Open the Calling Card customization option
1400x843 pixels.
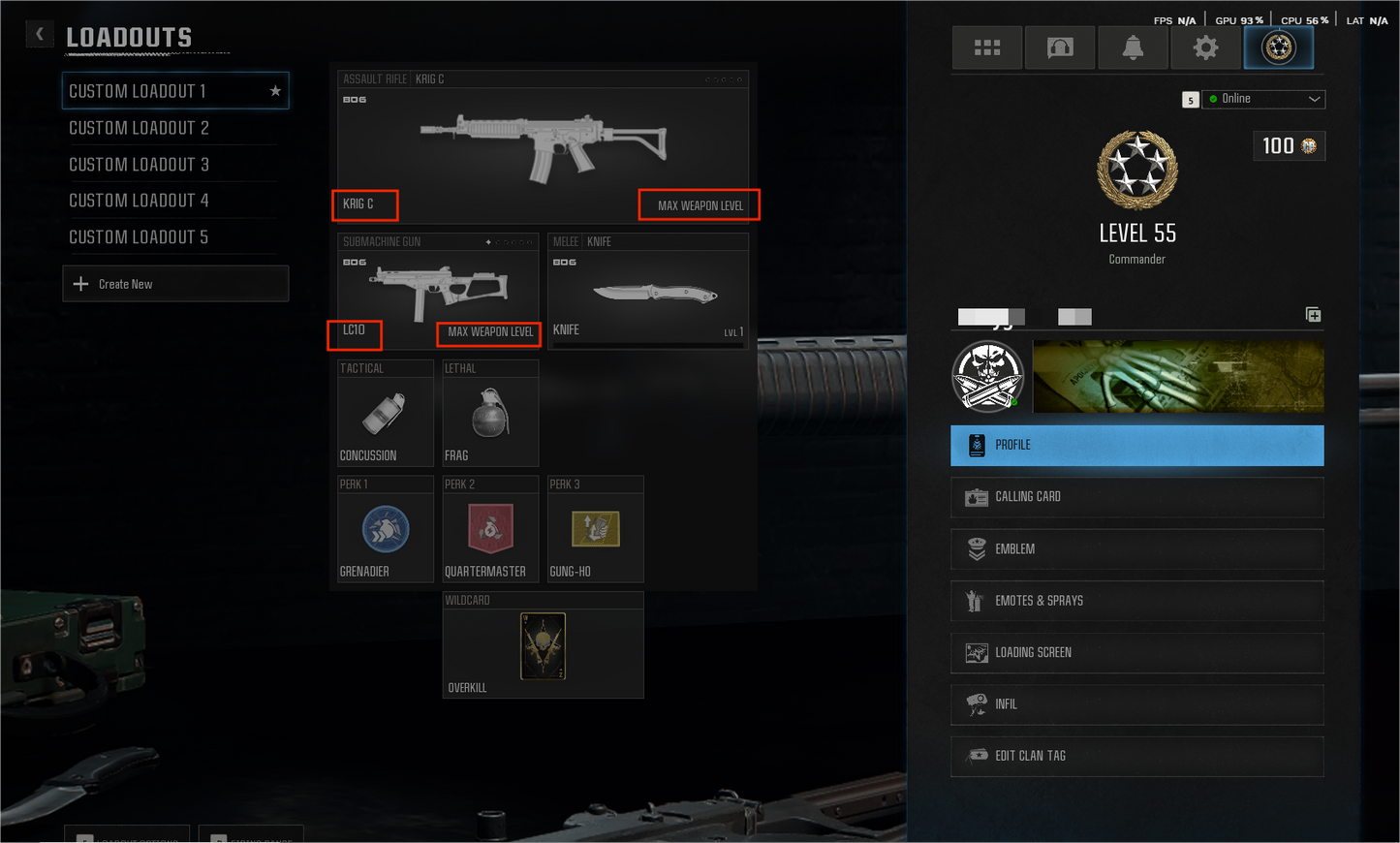pos(1136,497)
